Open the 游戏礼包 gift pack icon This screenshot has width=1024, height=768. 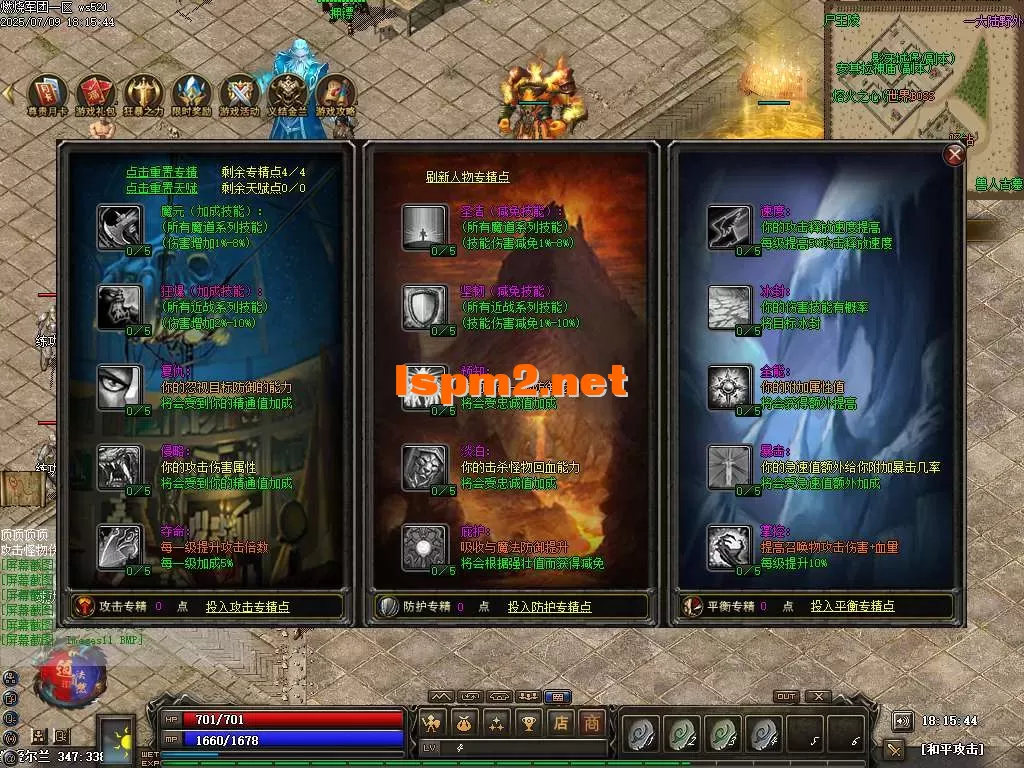coord(95,93)
